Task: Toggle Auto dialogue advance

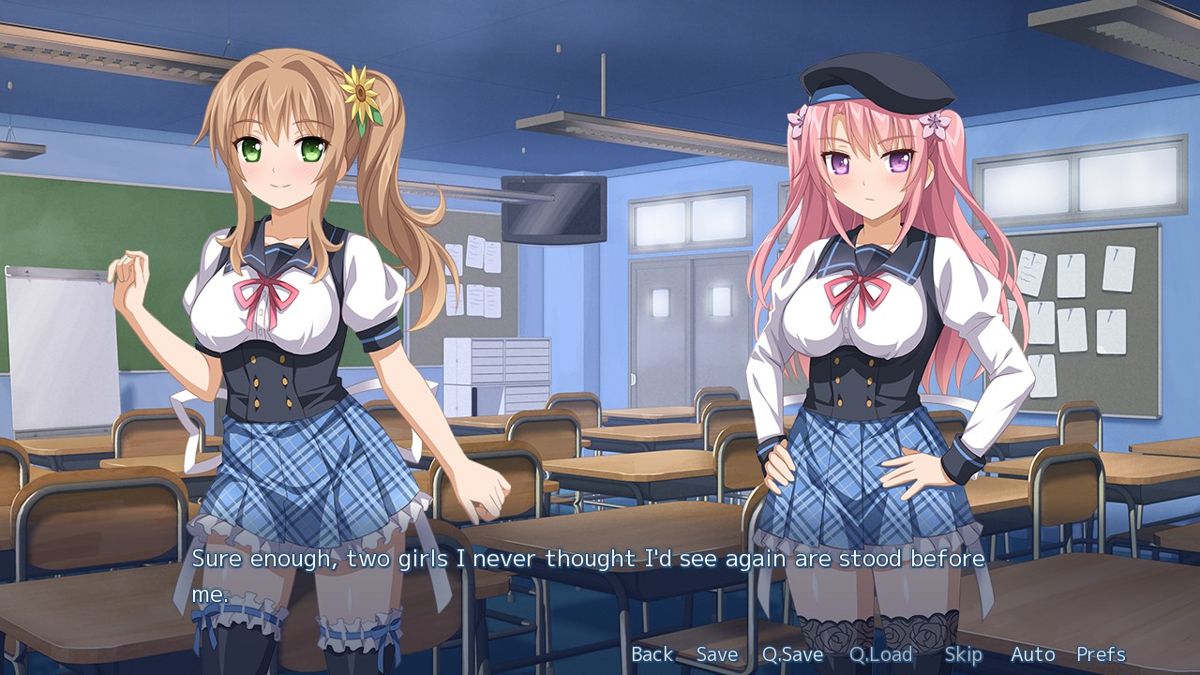Action: pyautogui.click(x=1032, y=655)
